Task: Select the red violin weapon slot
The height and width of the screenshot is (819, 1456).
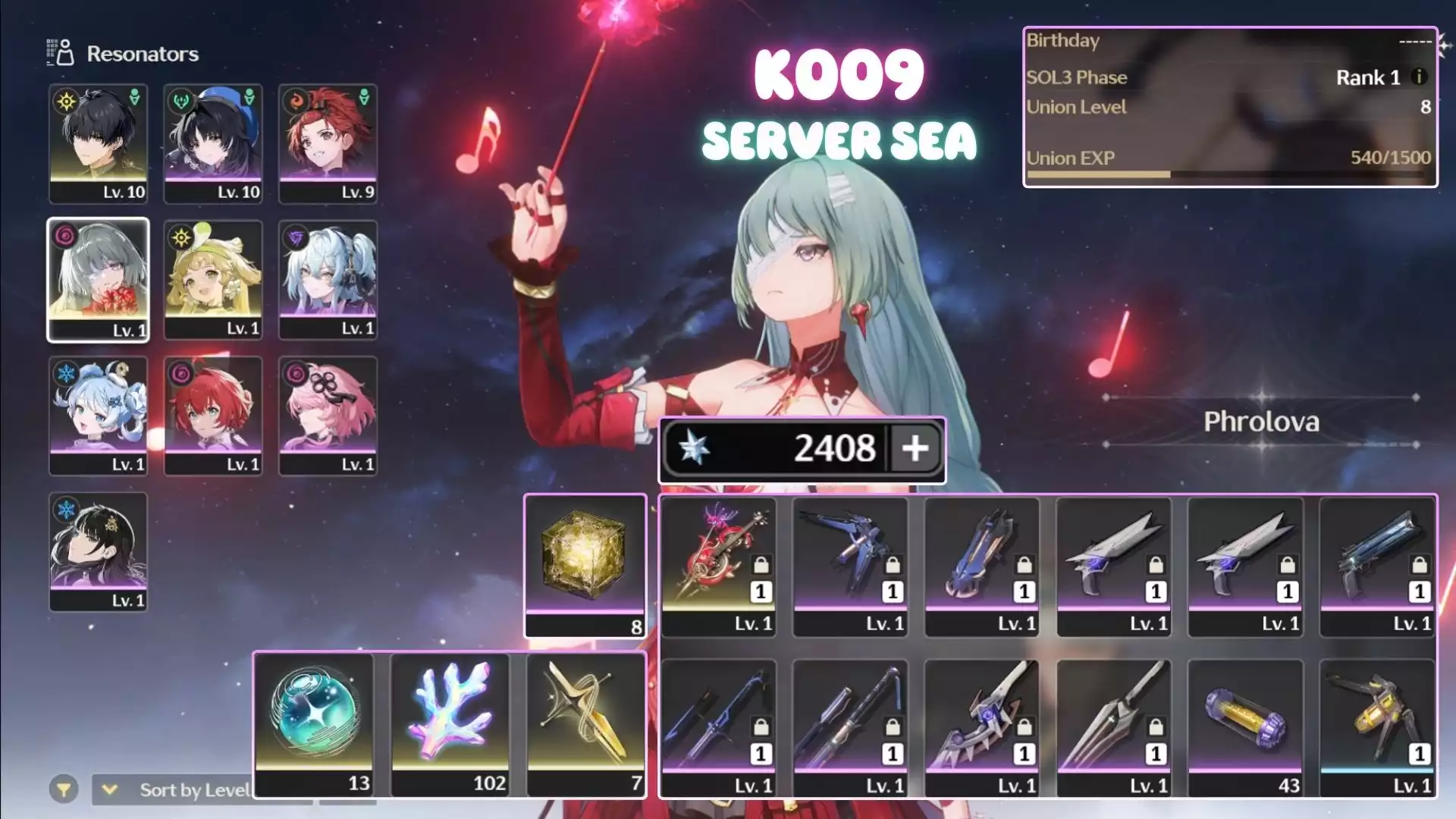Action: tap(718, 565)
